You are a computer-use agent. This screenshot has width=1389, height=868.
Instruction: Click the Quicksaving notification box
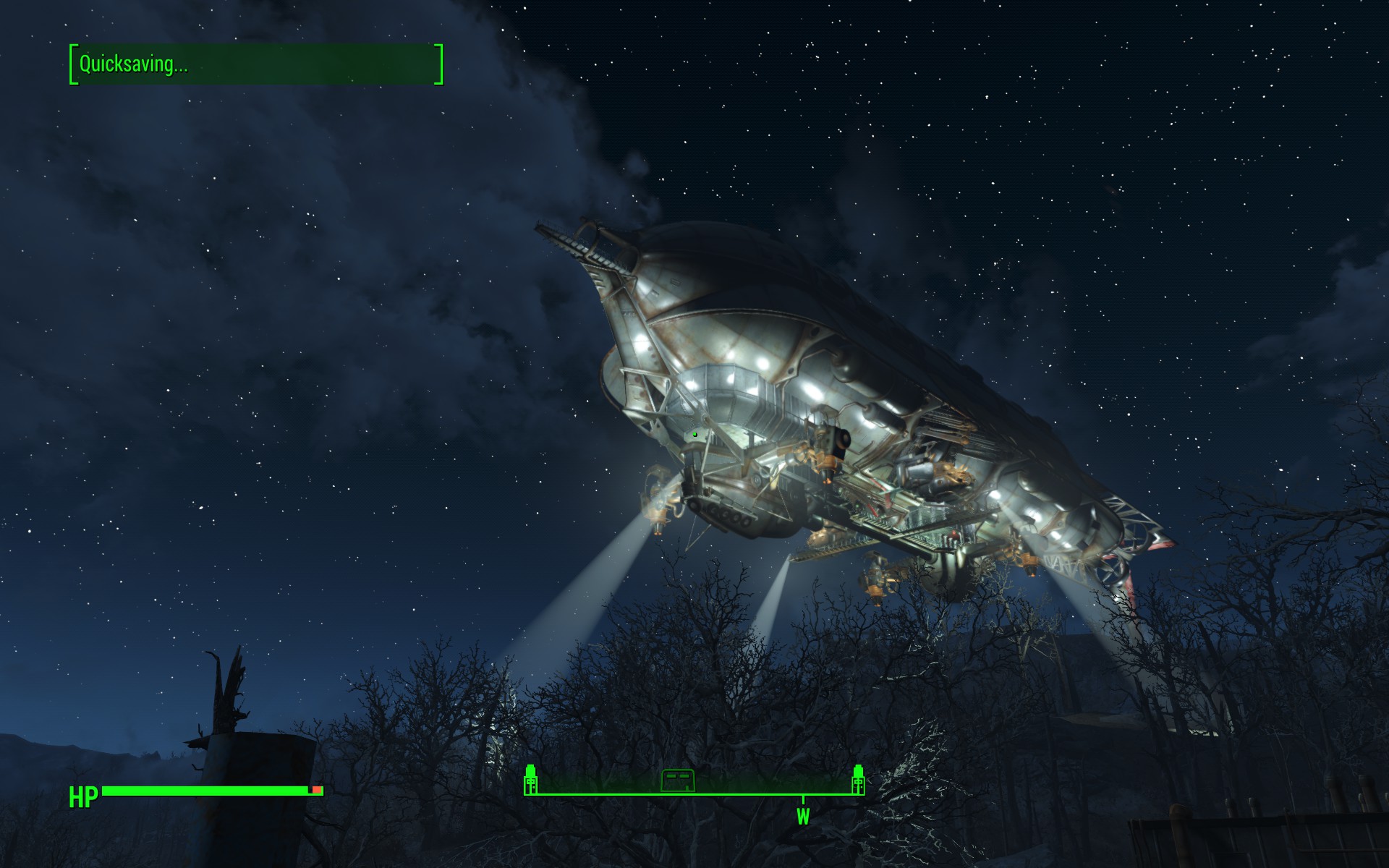tap(256, 64)
